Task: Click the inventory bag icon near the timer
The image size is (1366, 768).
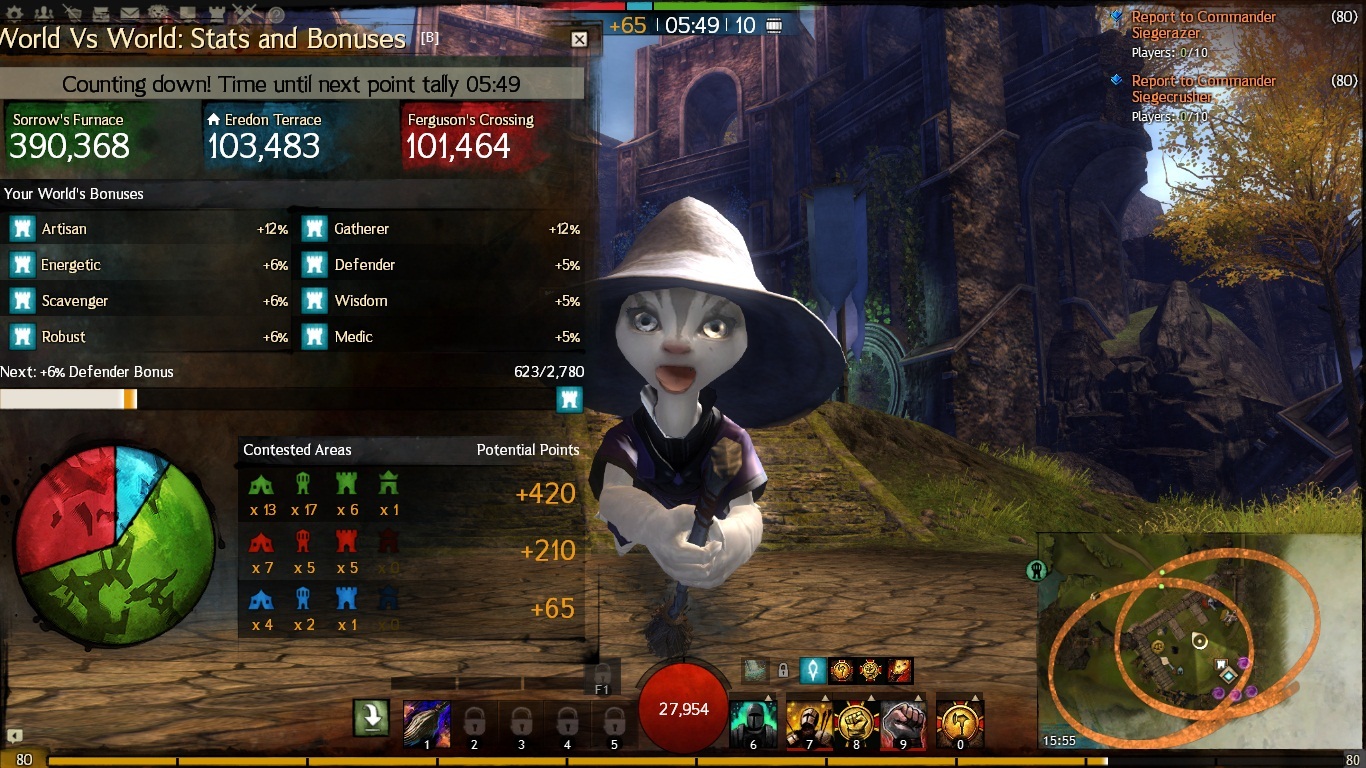Action: tap(774, 26)
